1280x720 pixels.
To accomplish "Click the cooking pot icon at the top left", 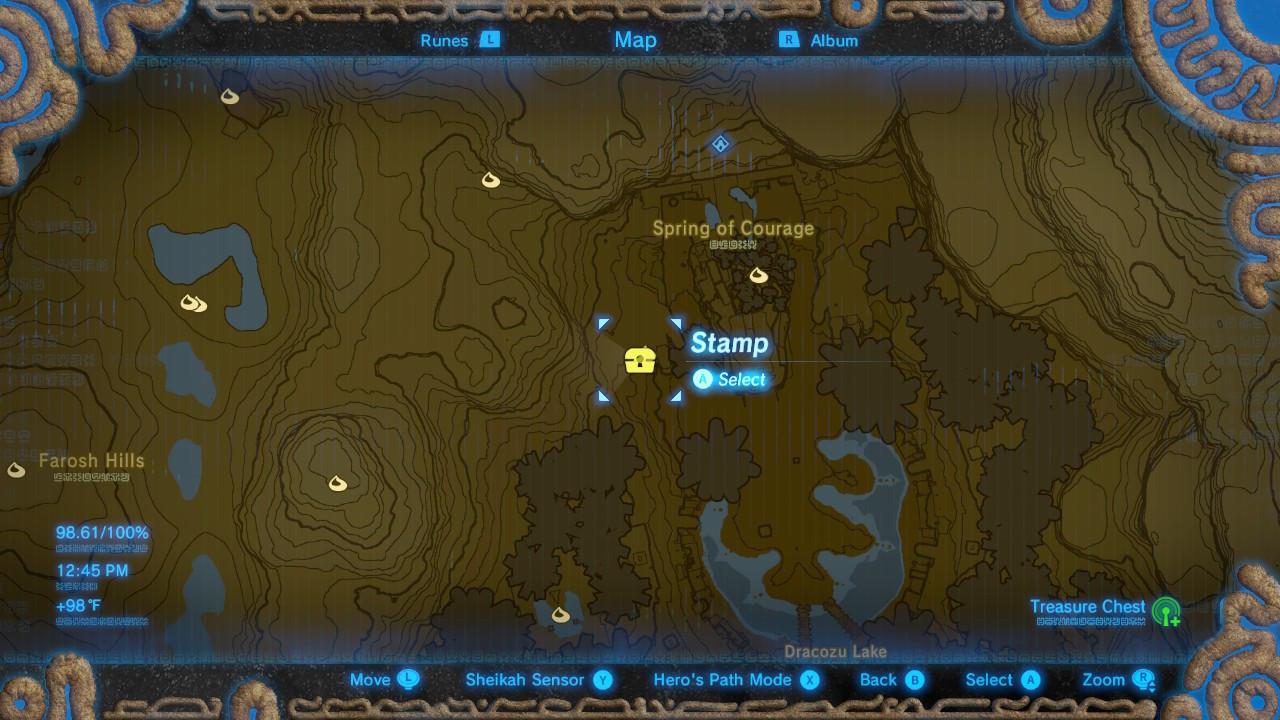I will [230, 97].
